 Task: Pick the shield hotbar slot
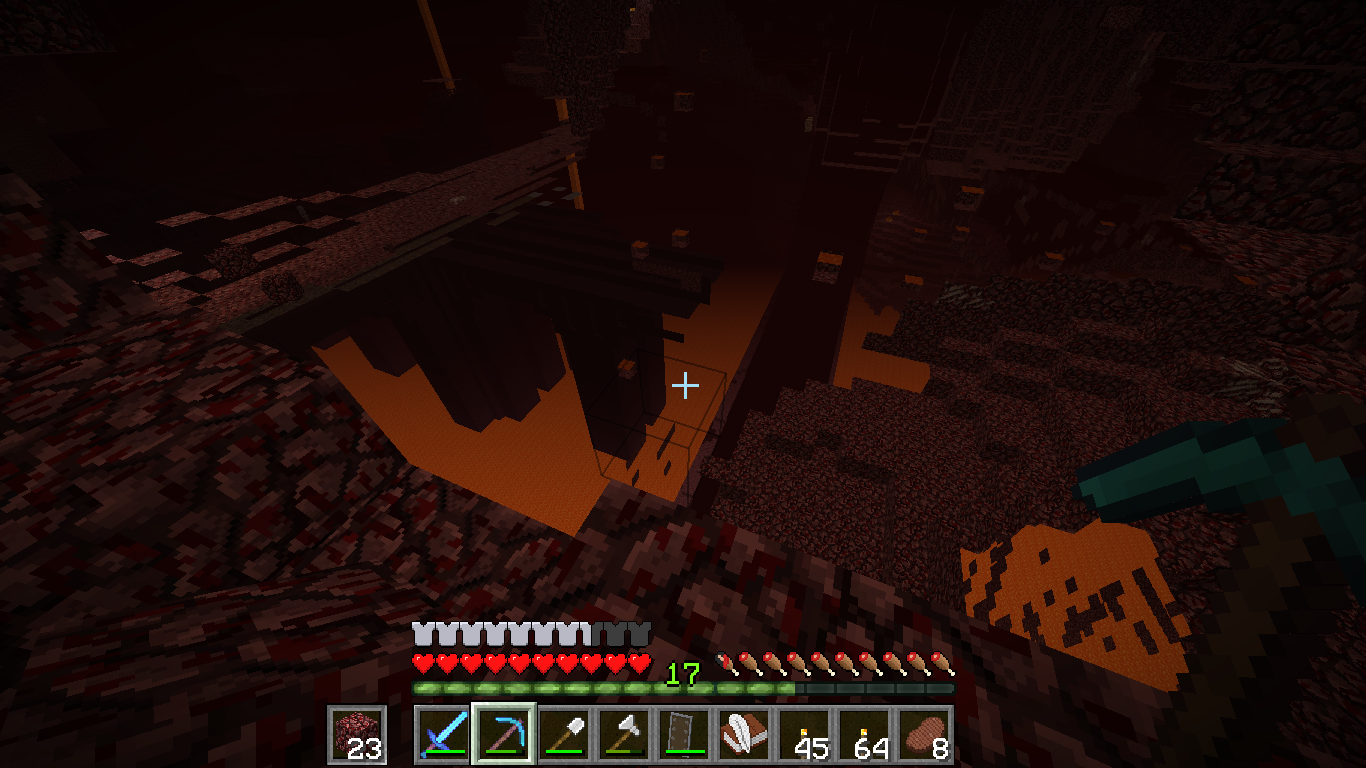click(684, 735)
